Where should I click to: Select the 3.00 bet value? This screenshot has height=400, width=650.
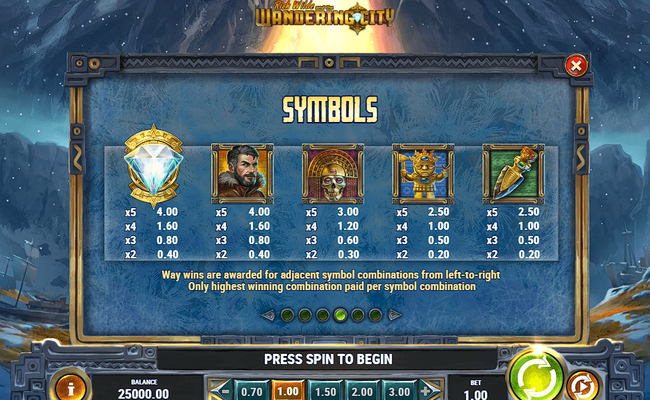click(x=396, y=391)
